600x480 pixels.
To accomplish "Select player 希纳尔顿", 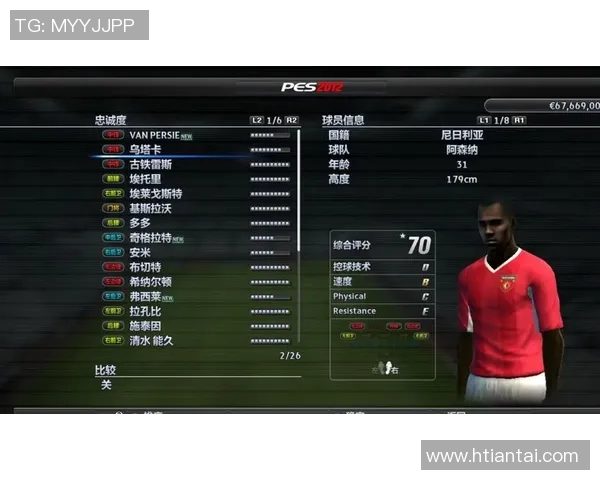I will coord(150,282).
